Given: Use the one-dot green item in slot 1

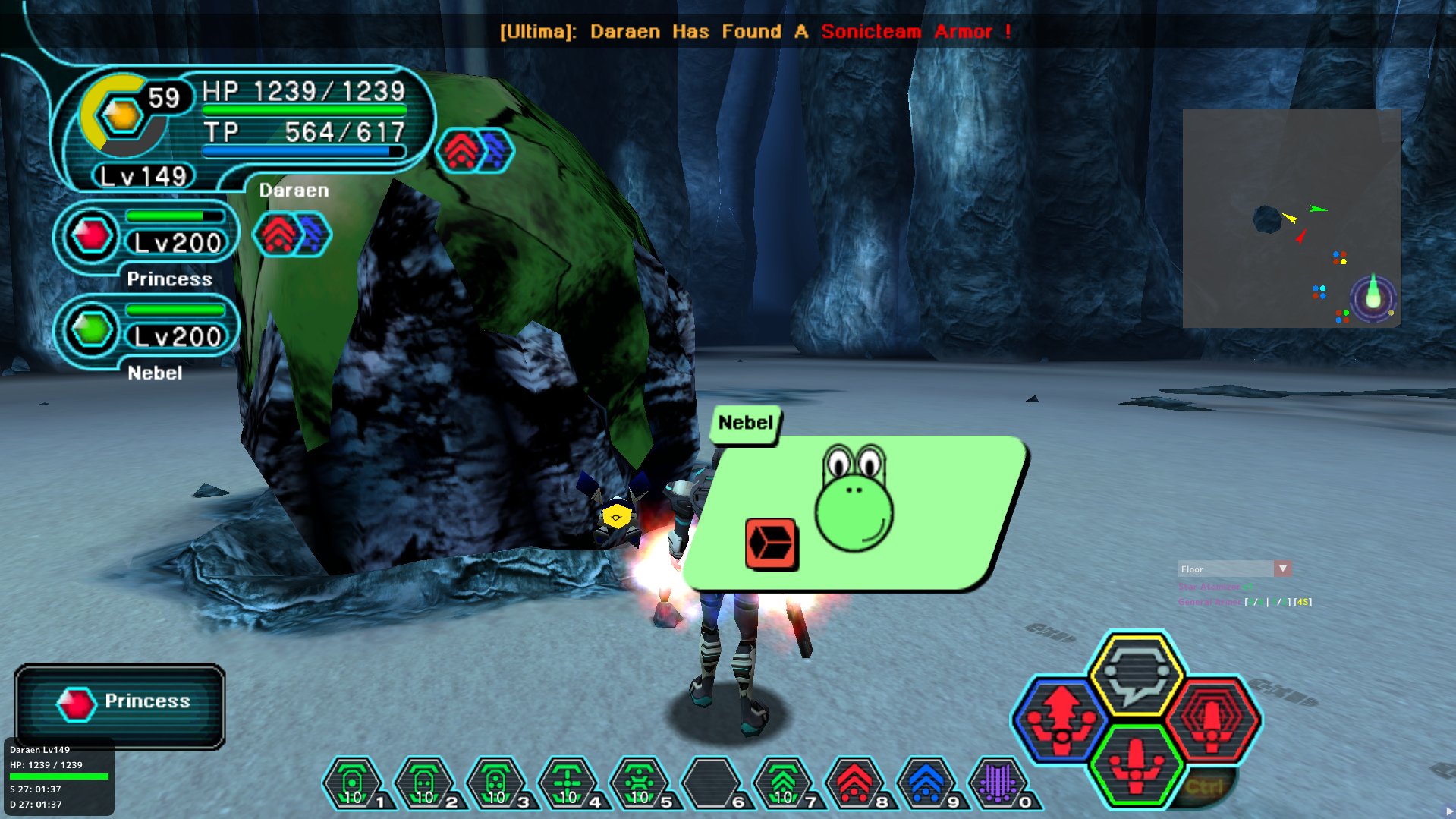Looking at the screenshot, I should (353, 783).
